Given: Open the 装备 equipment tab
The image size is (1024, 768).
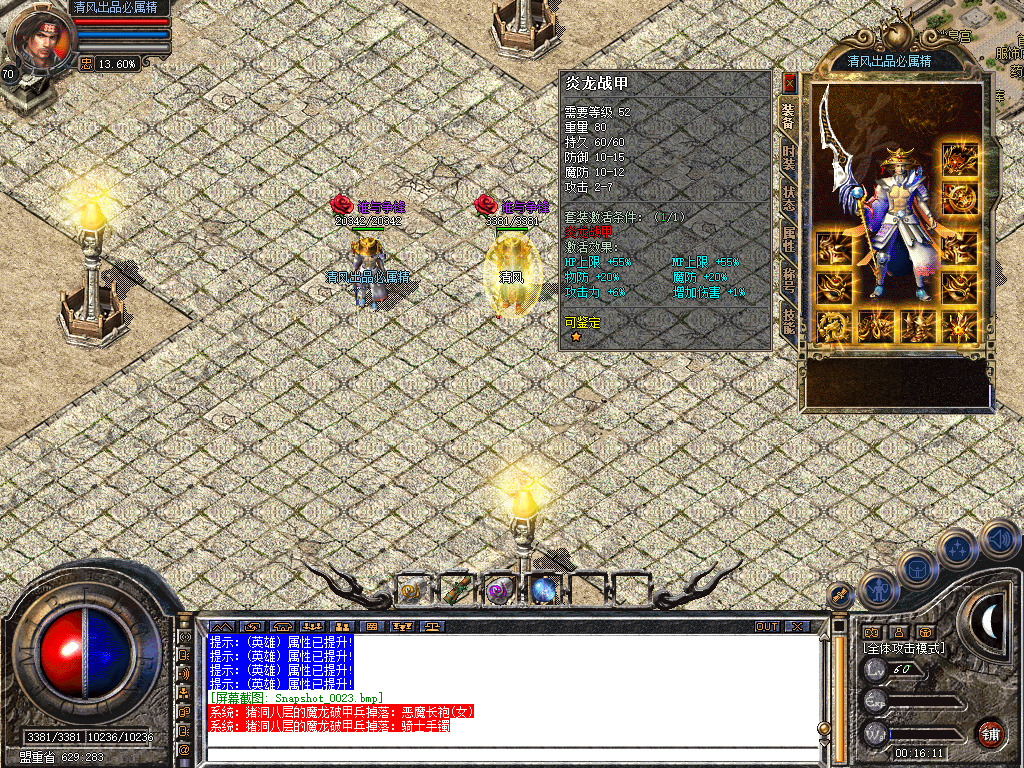Looking at the screenshot, I should (x=789, y=119).
